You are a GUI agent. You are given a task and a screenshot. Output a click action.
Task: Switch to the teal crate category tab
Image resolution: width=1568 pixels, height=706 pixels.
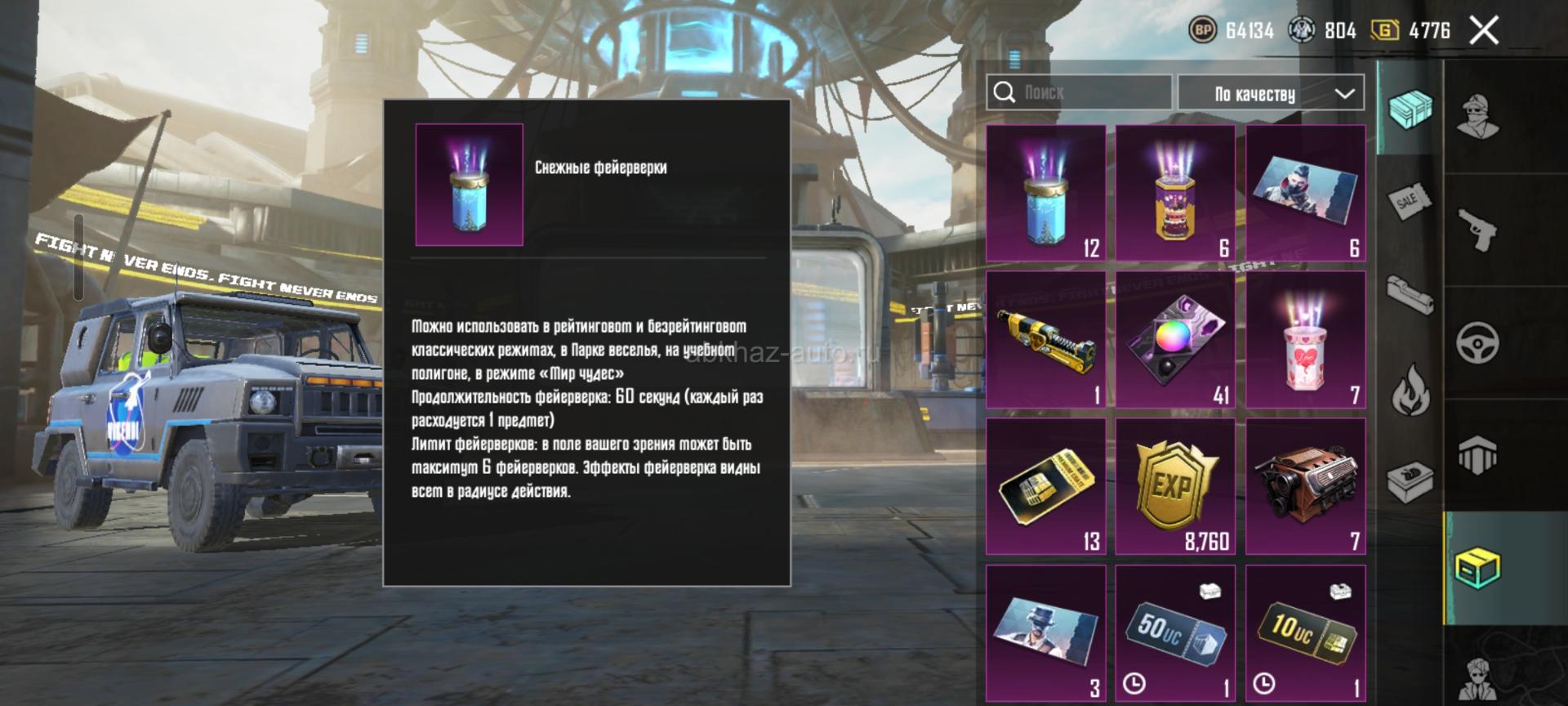click(1410, 109)
